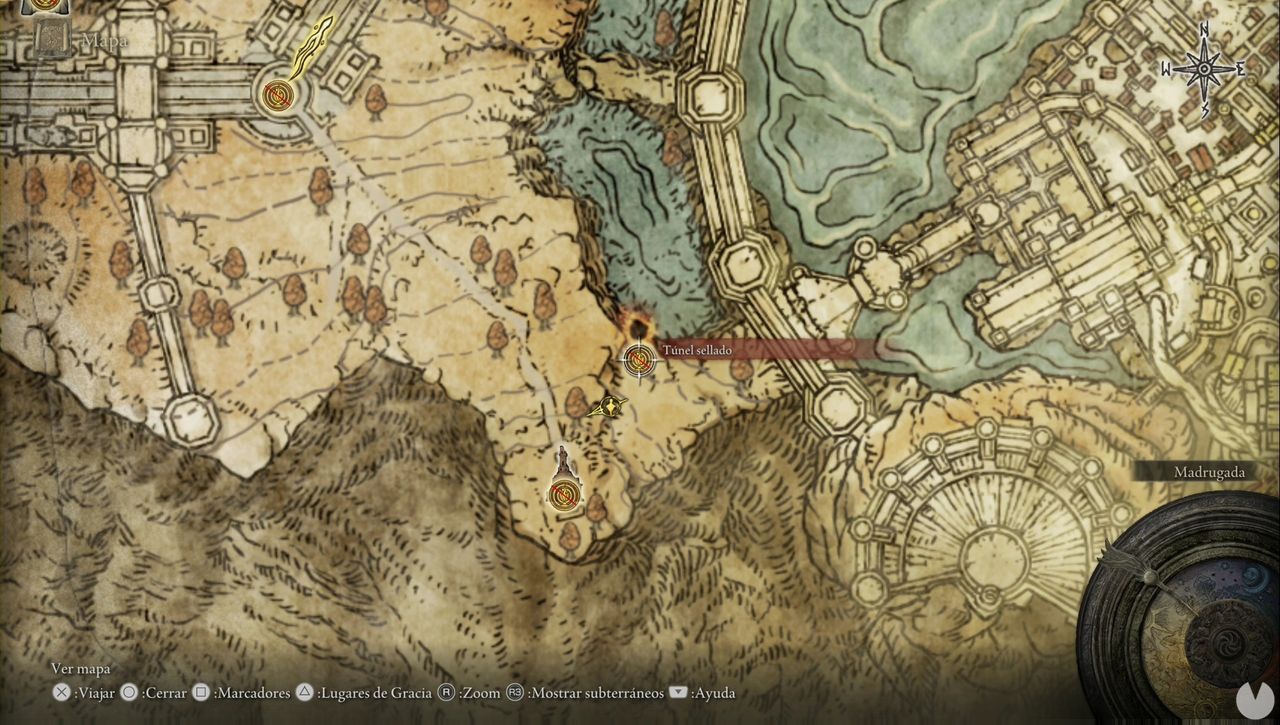Click the site of grace in the northwest plaza
Screen dimensions: 1280x725
(278, 95)
